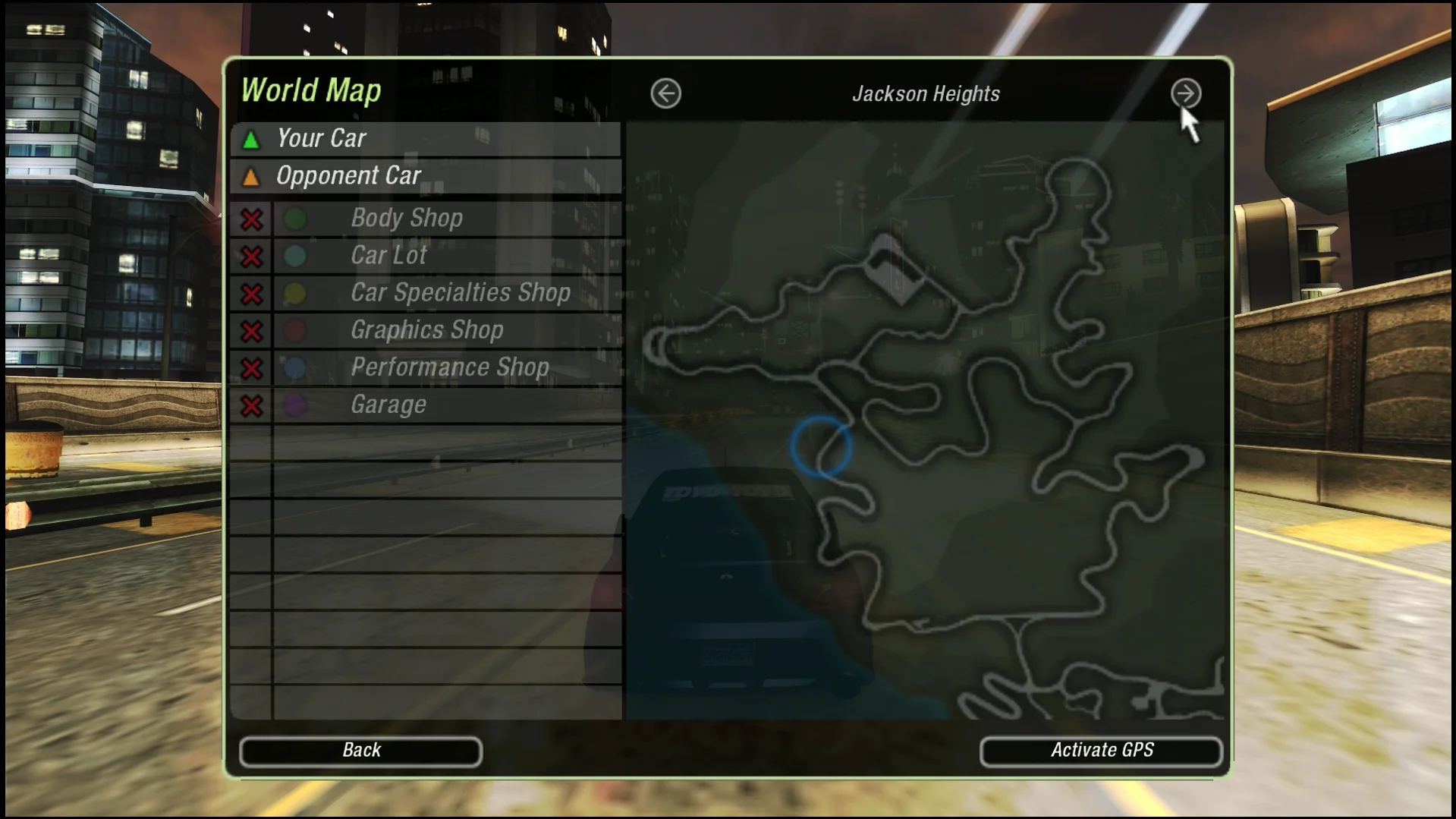
Task: Switch to the previous map region
Action: click(x=665, y=94)
